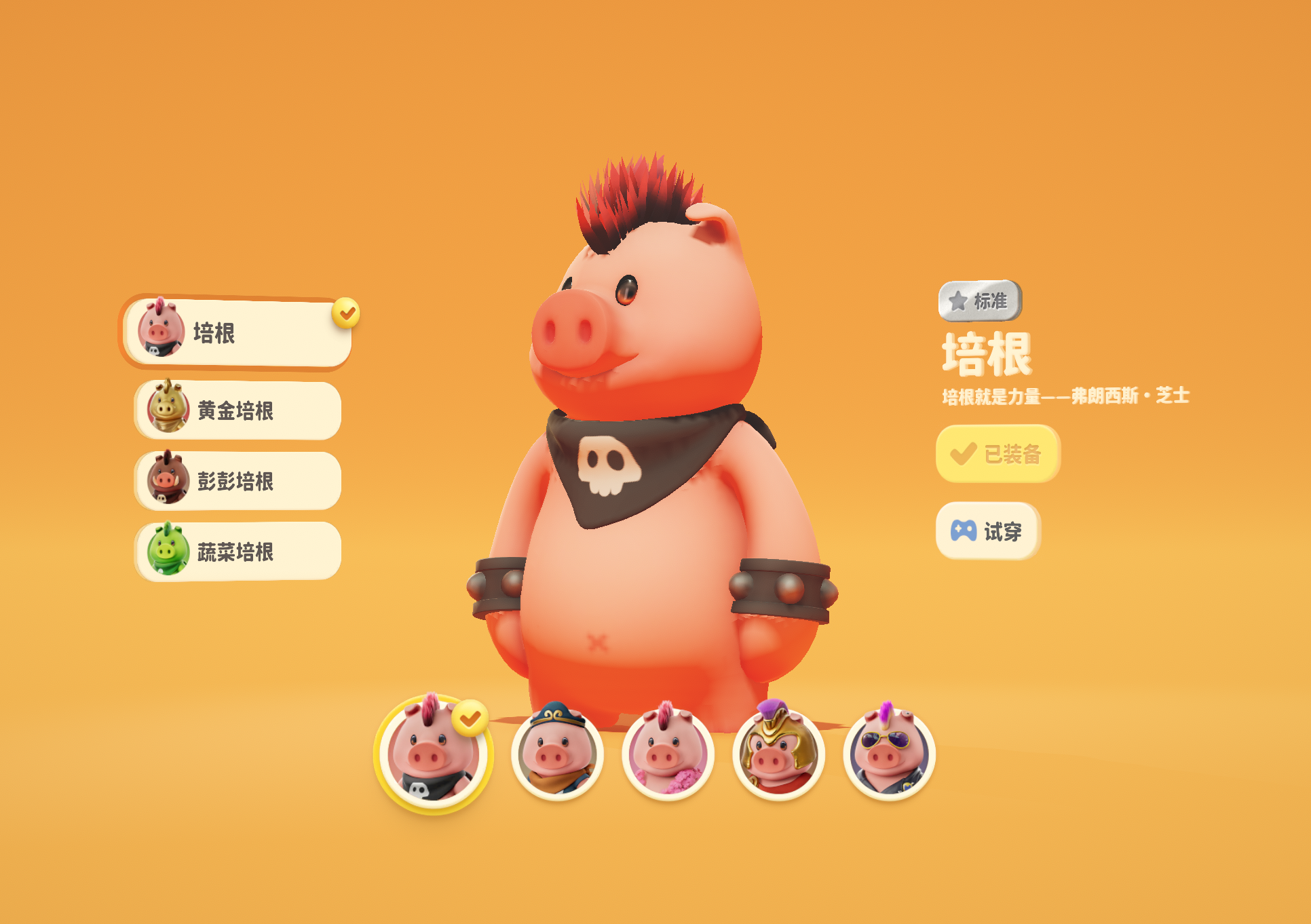The image size is (1311, 924).
Task: Select the 培根 character entry
Action: pyautogui.click(x=237, y=333)
